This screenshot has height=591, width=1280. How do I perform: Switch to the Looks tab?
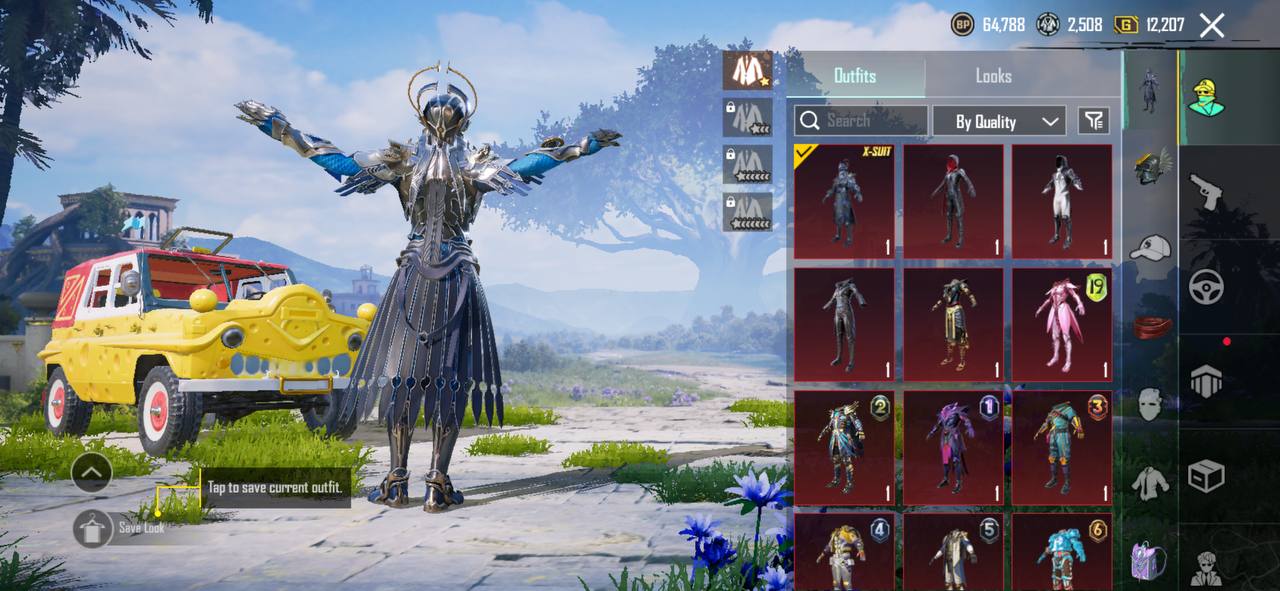click(993, 76)
